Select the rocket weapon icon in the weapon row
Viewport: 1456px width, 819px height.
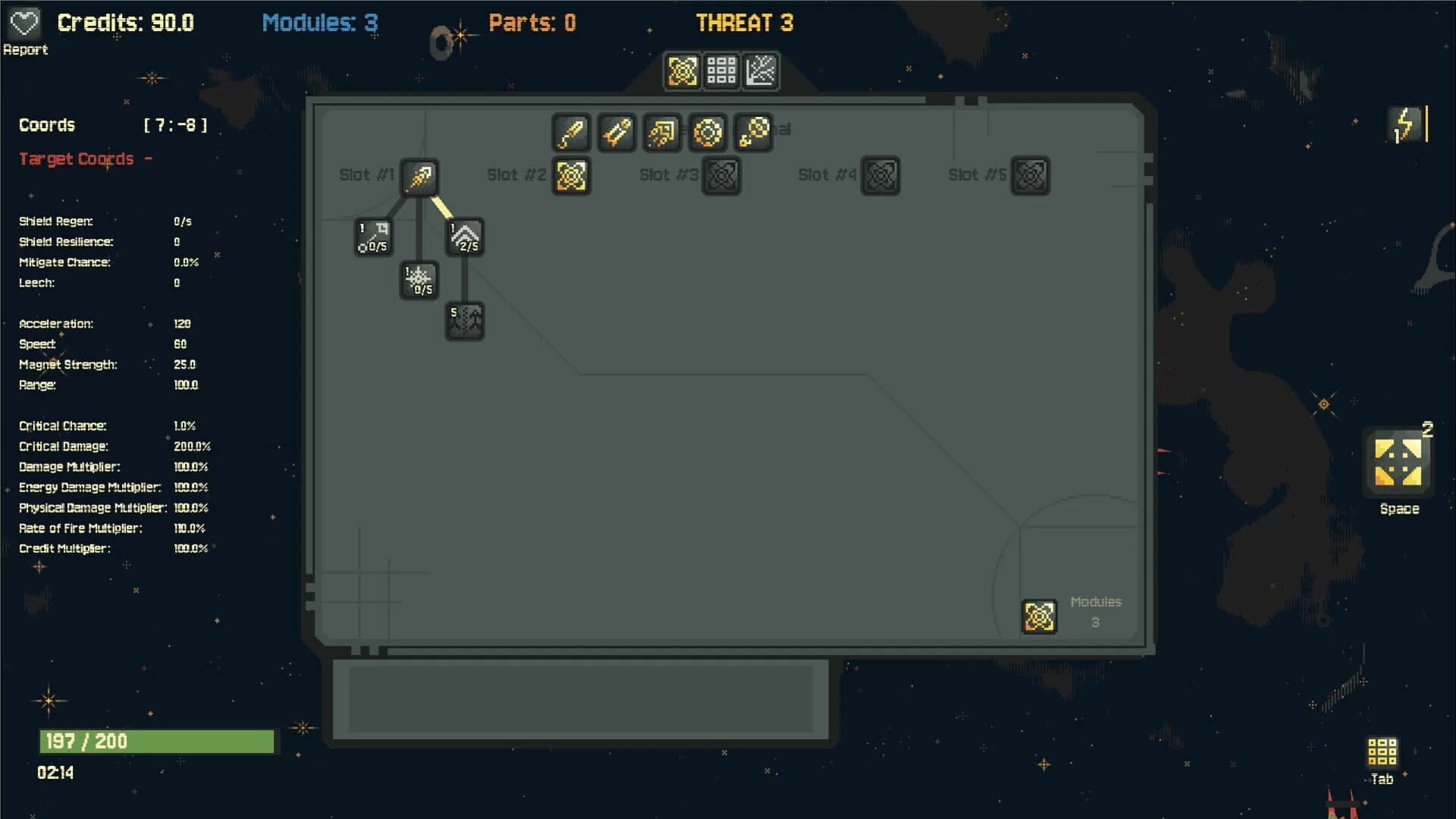coord(617,133)
